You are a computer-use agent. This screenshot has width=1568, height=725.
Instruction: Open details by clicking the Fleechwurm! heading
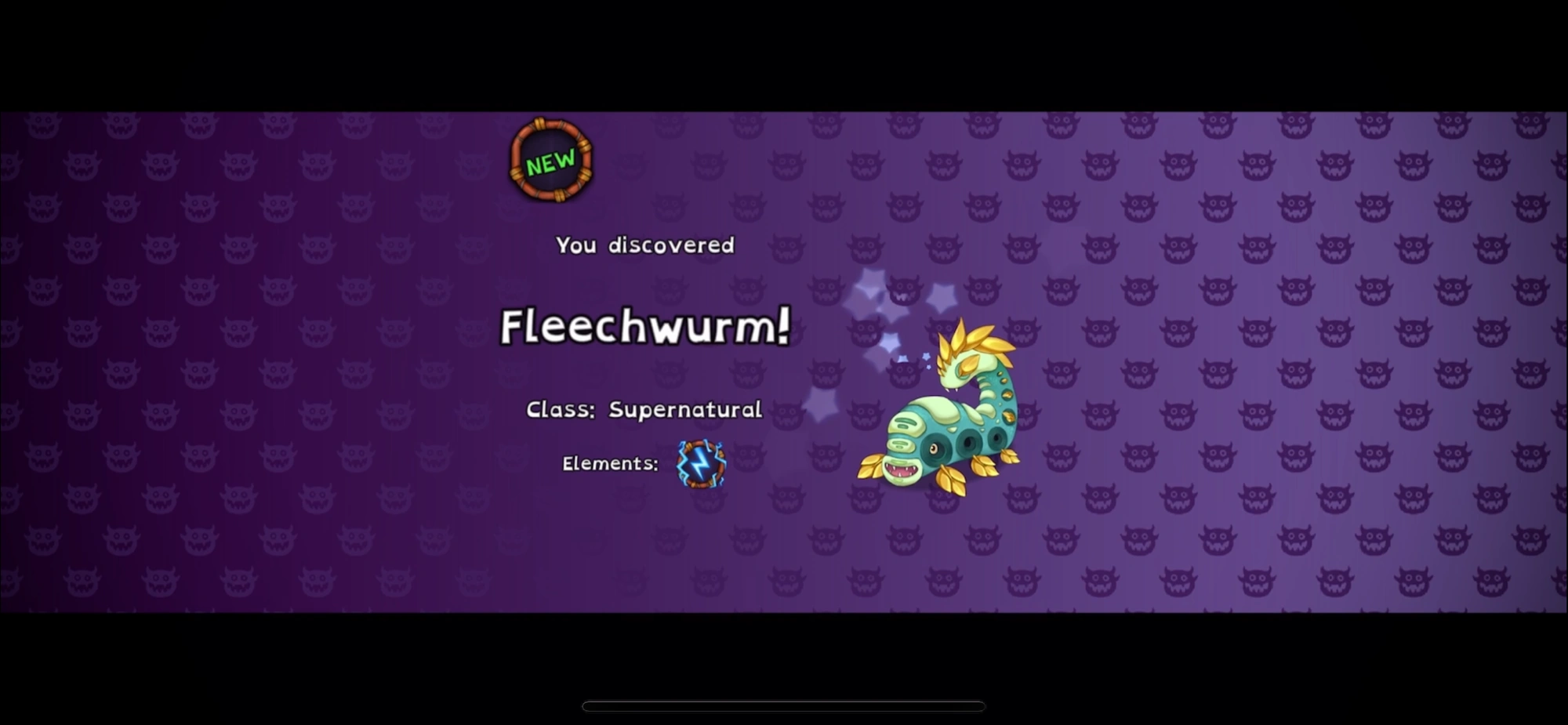(x=644, y=327)
